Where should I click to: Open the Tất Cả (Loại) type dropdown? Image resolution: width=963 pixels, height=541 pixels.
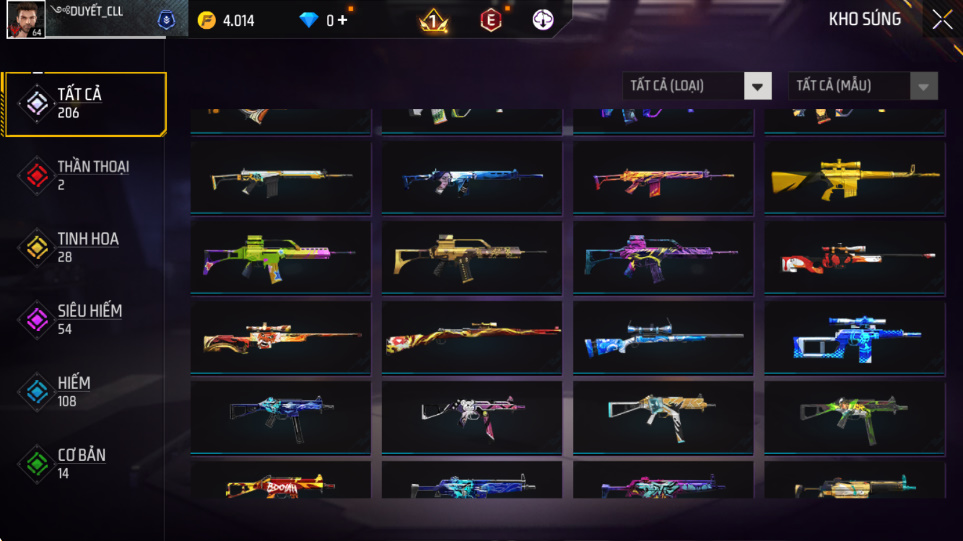[697, 86]
